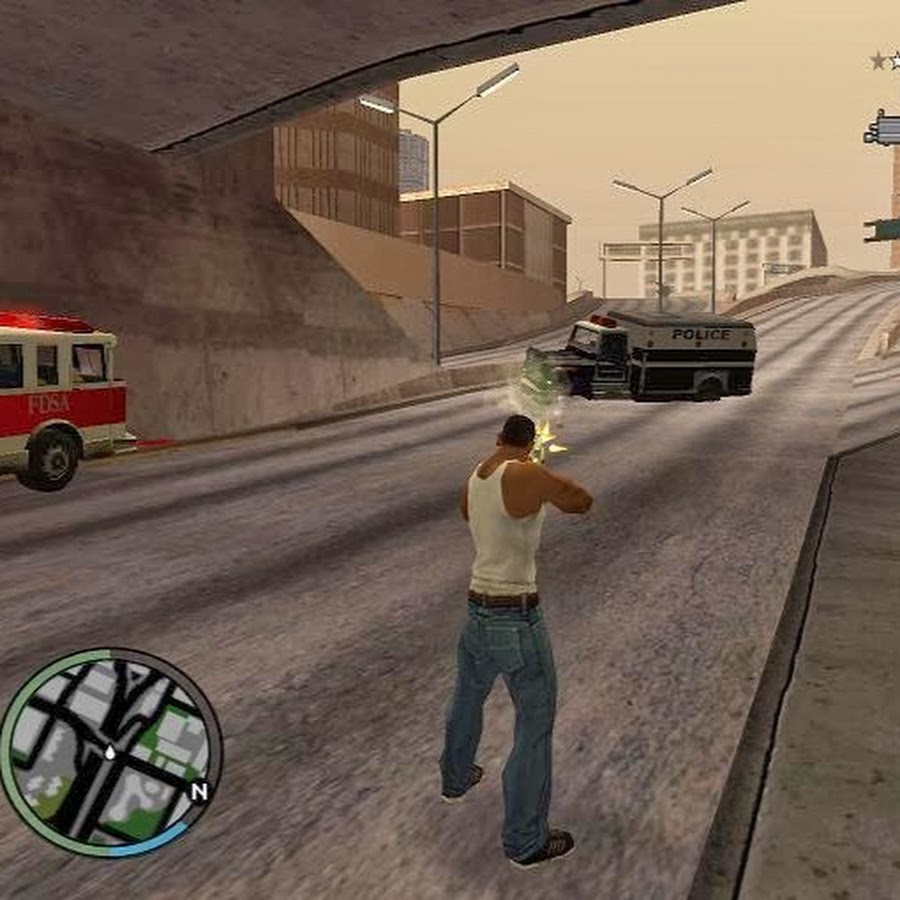Click the circular radar minimap
Image resolution: width=900 pixels, height=900 pixels.
pyautogui.click(x=111, y=752)
